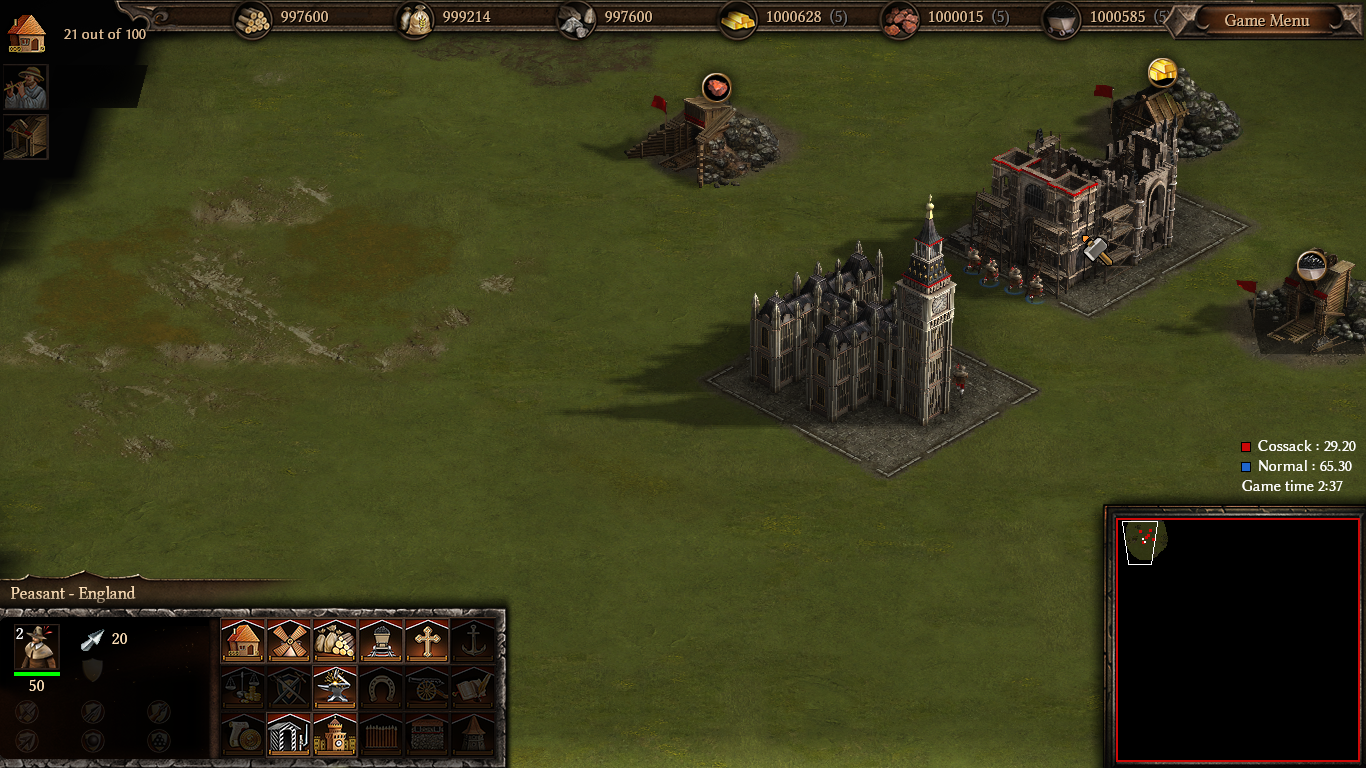
Task: Select the market icon with scales and coins
Action: pos(243,687)
